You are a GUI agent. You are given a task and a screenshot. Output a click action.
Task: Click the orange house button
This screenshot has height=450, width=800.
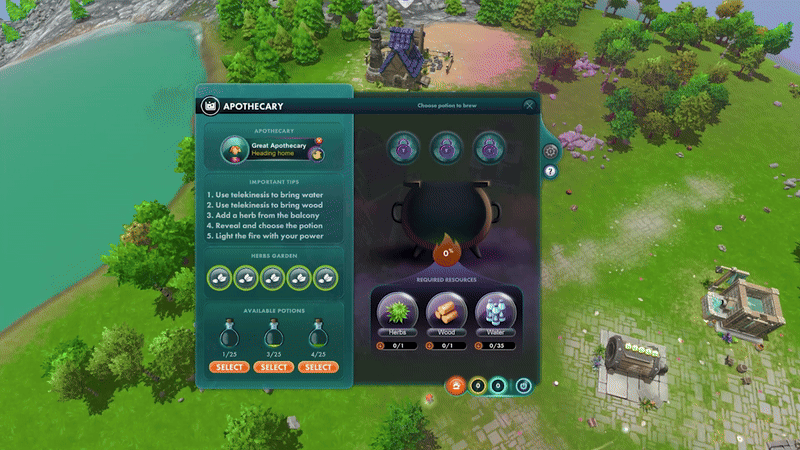456,385
